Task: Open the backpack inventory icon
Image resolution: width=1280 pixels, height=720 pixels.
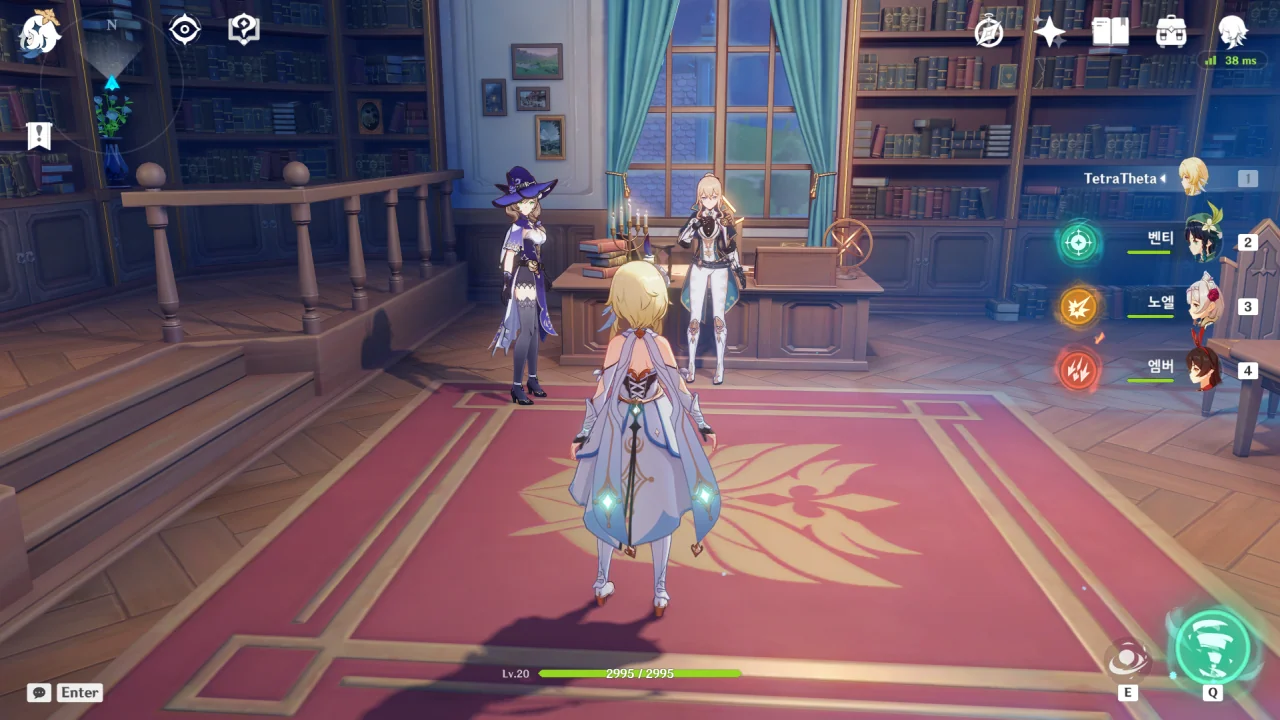Action: tap(1171, 32)
